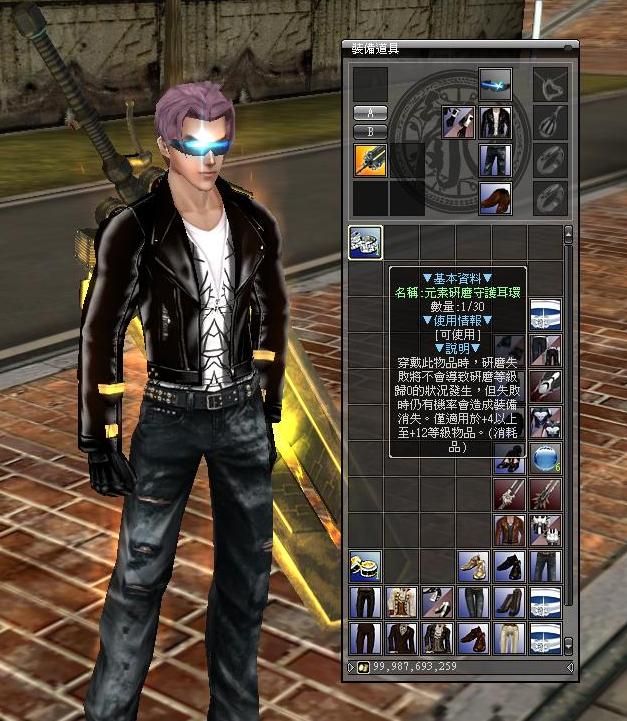The height and width of the screenshot is (721, 627).
Task: Select the equipped blue visor glasses slot
Action: point(495,83)
